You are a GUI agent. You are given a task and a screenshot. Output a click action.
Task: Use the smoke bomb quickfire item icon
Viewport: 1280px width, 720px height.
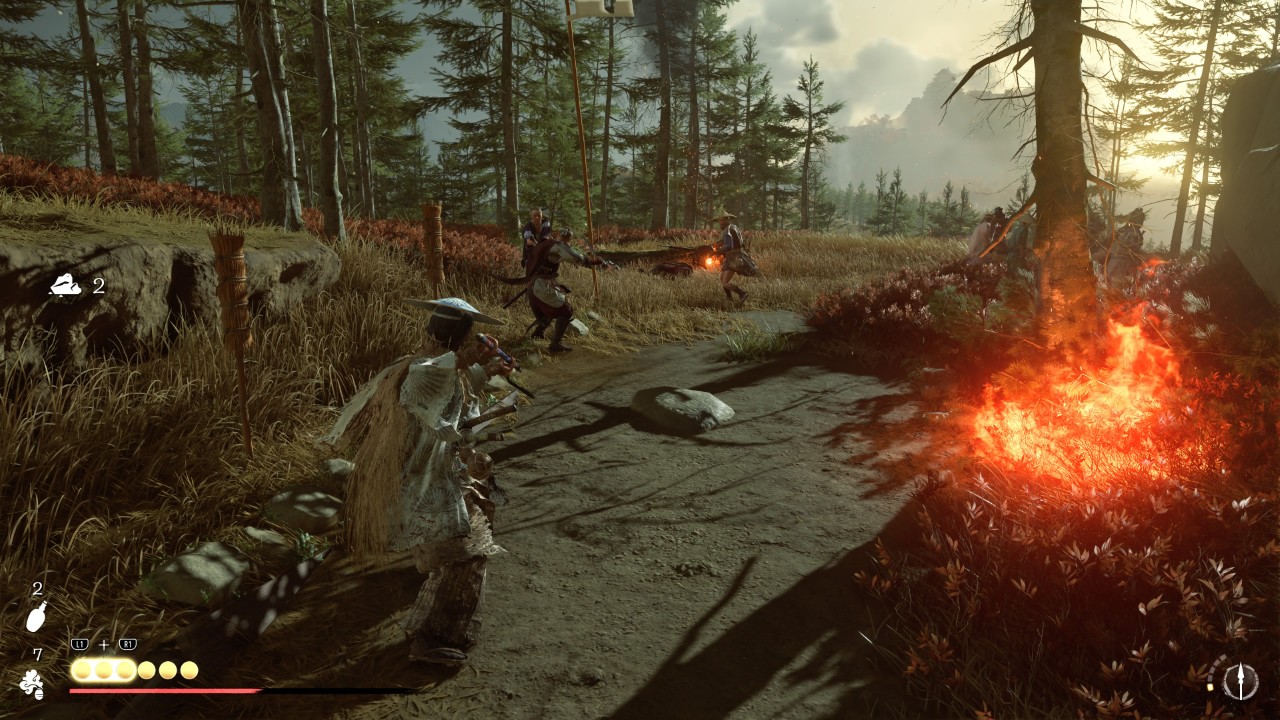[32, 684]
